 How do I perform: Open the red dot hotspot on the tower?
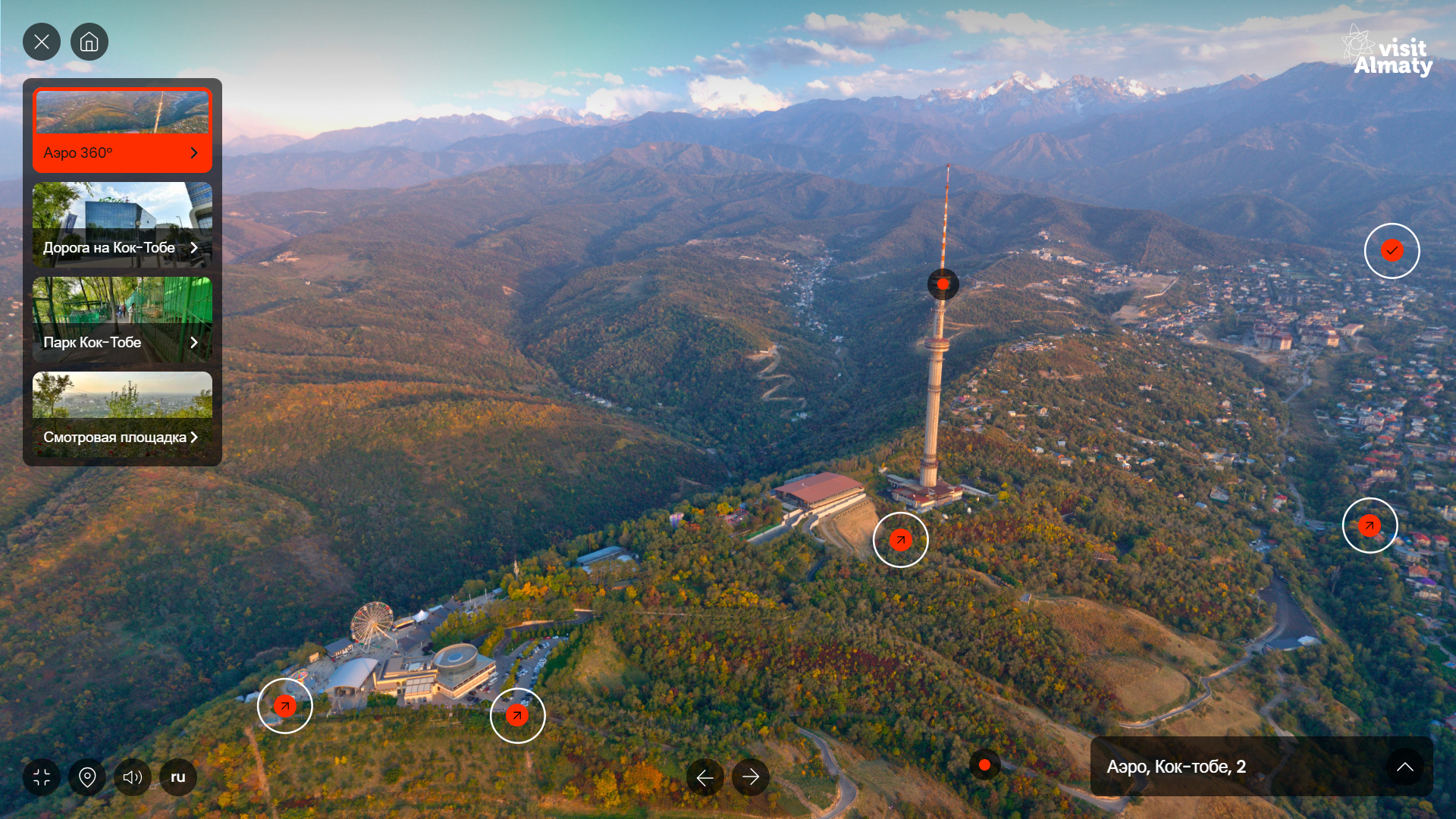coord(943,284)
